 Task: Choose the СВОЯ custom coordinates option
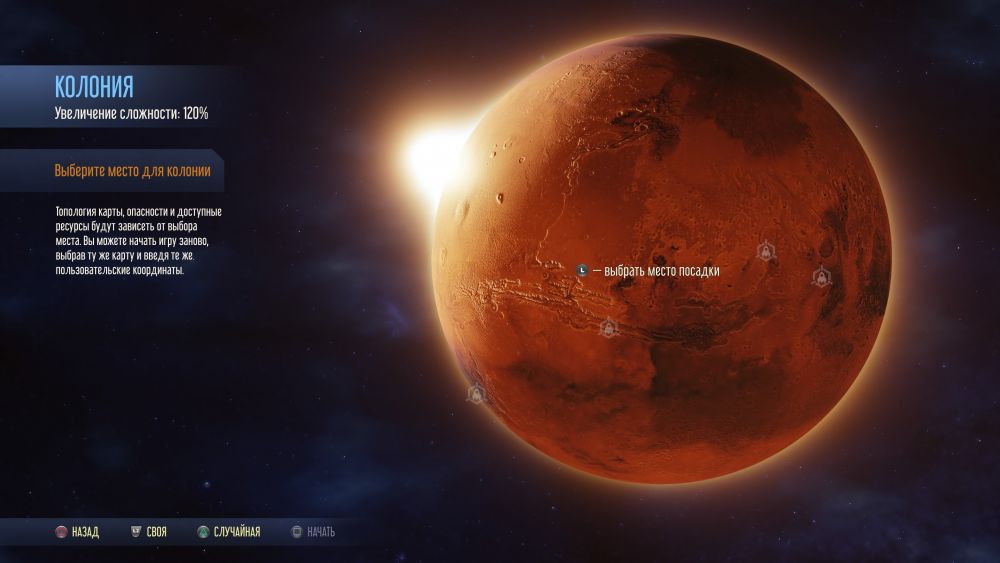pos(149,532)
